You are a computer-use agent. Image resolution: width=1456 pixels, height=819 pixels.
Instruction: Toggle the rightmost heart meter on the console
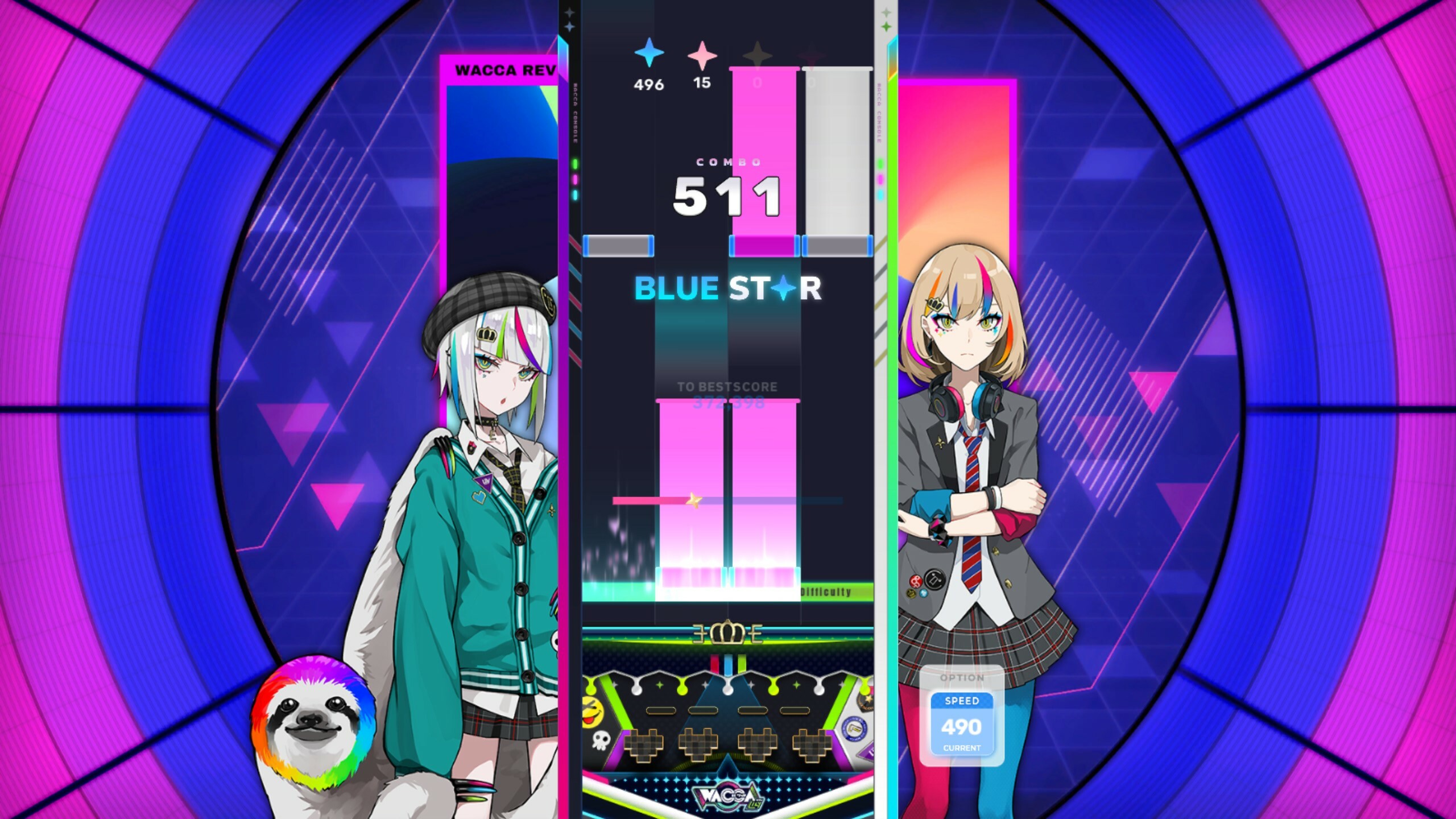point(812,743)
